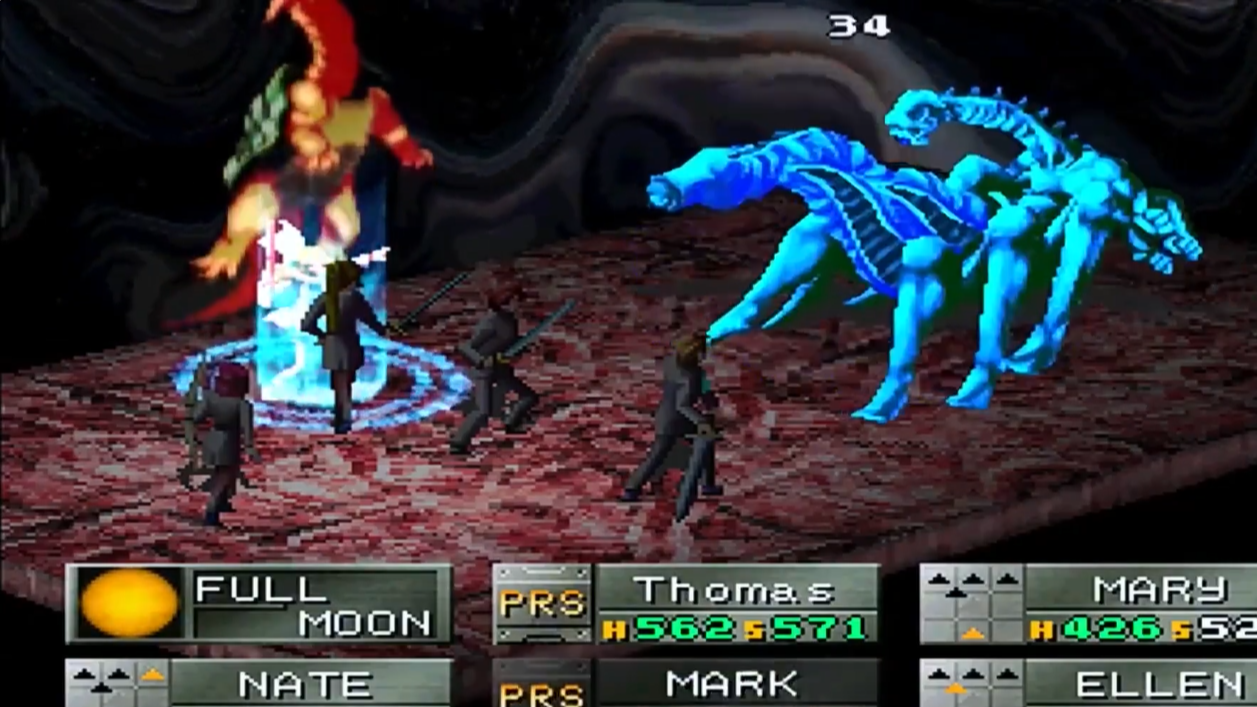Screen dimensions: 1257x707
Task: Click the formation grid beside Mary
Action: tap(971, 604)
